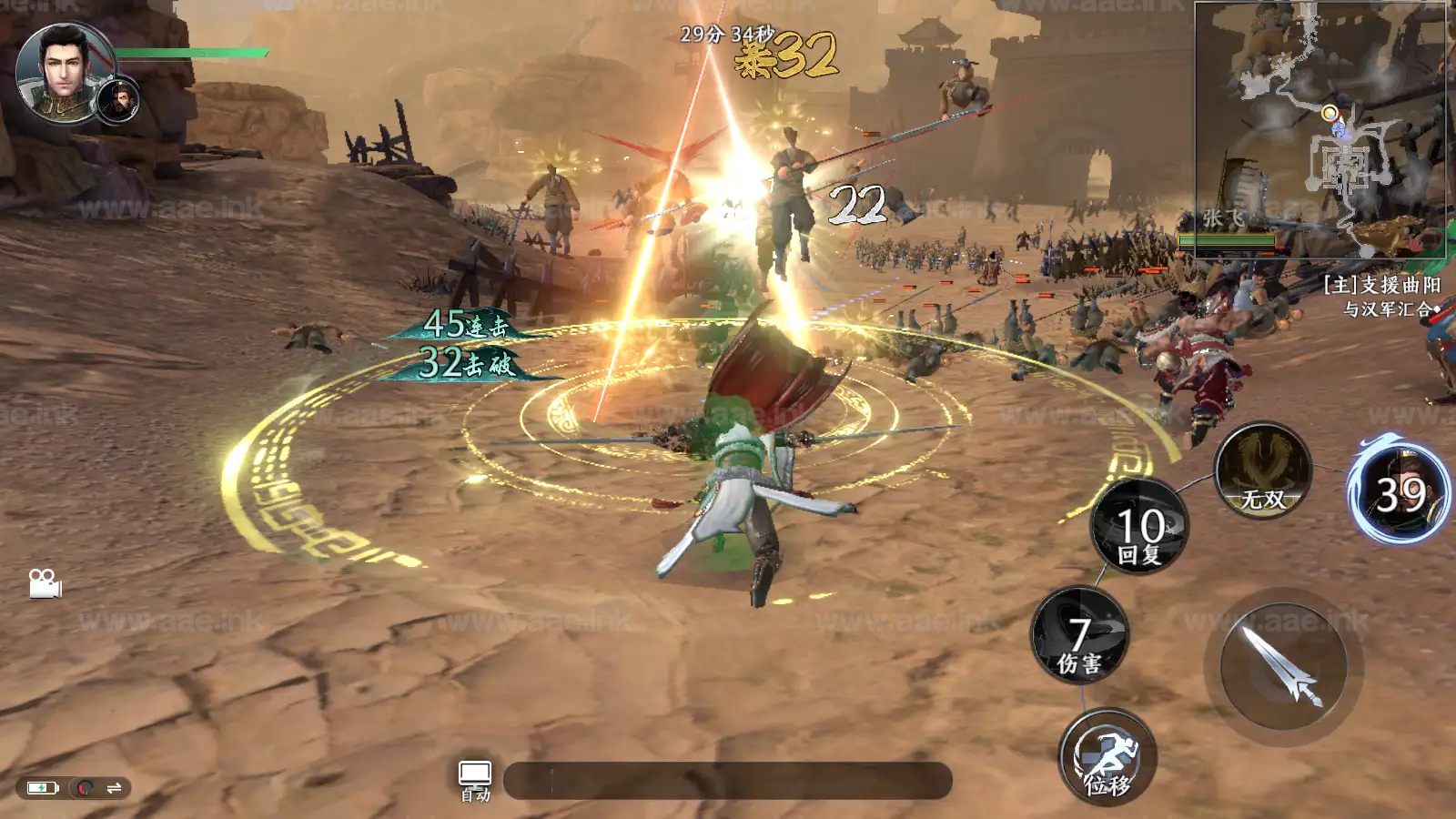Expand the battlefield minimap
The image size is (1456, 819).
pyautogui.click(x=1319, y=127)
